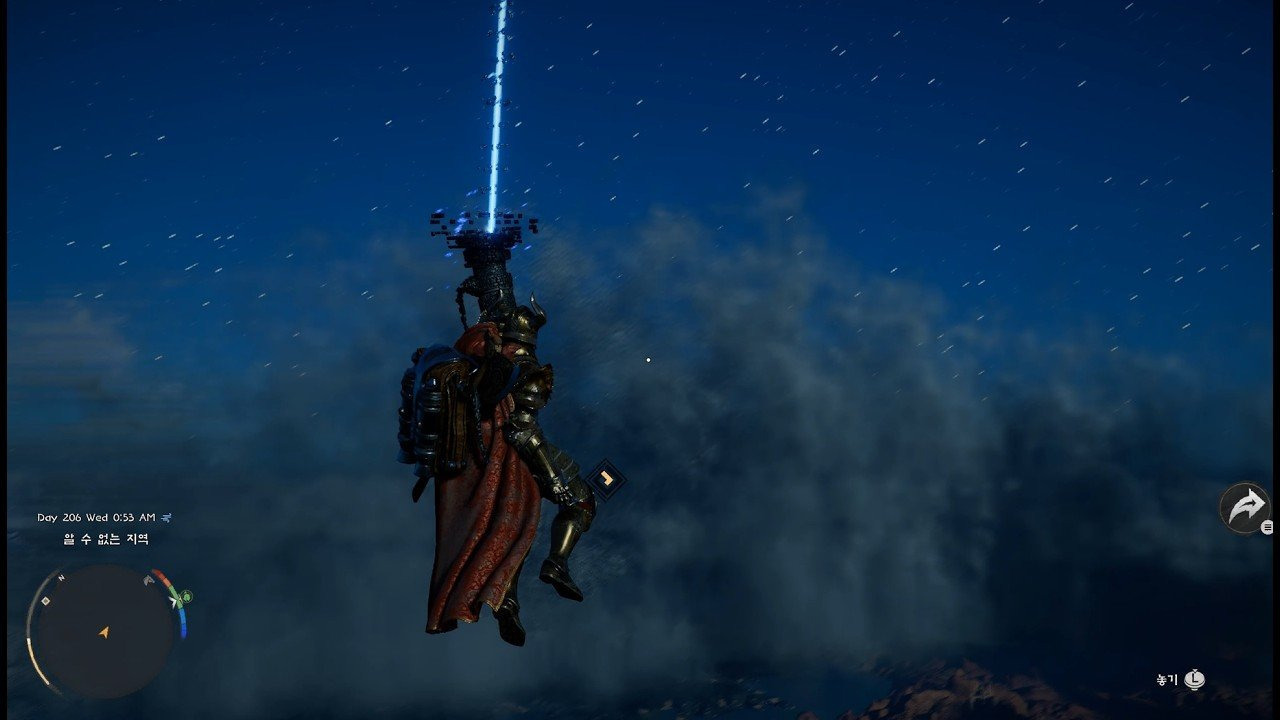Click the curved arrow button
The height and width of the screenshot is (720, 1280).
point(1245,508)
